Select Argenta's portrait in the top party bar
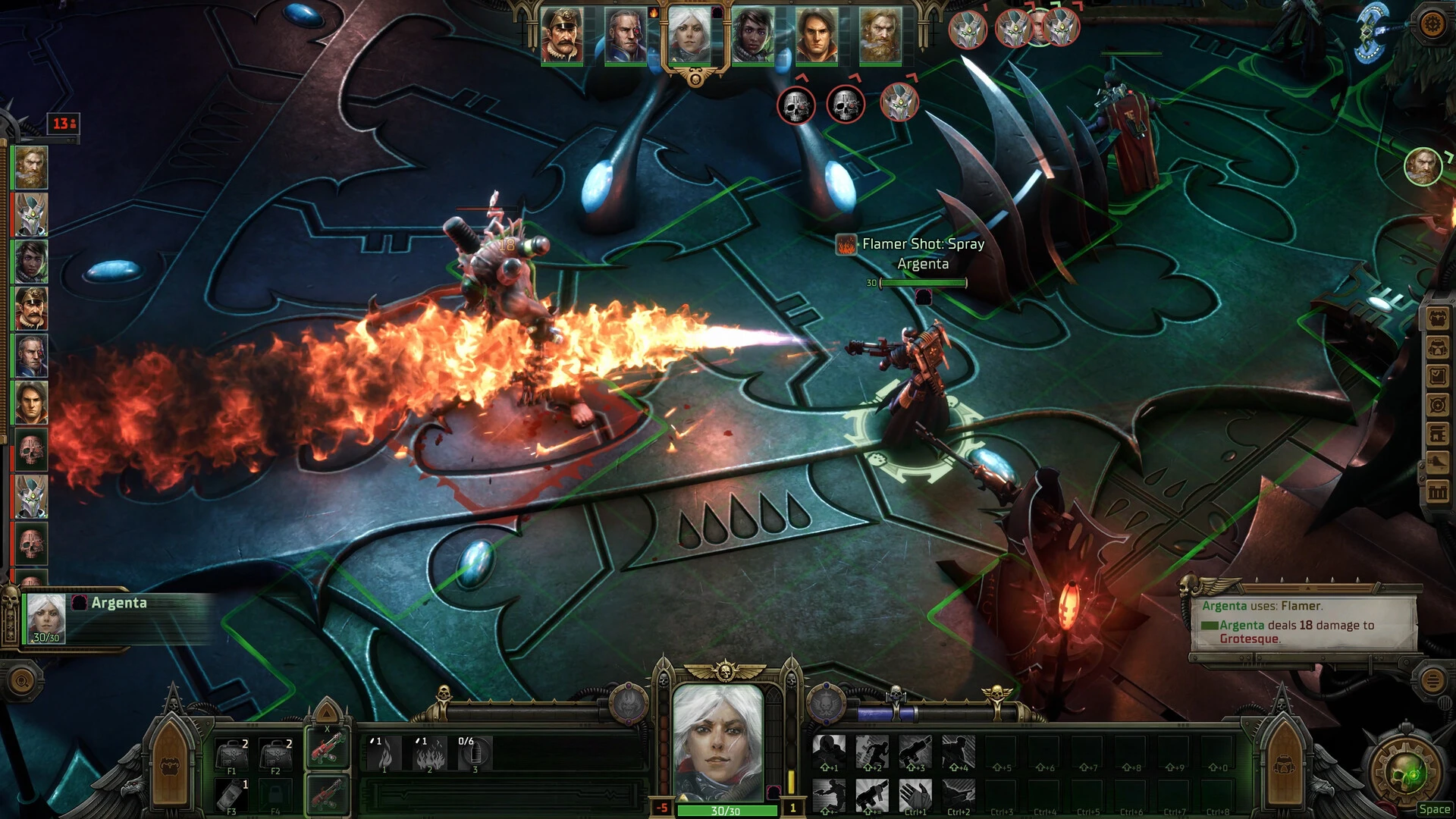 691,34
